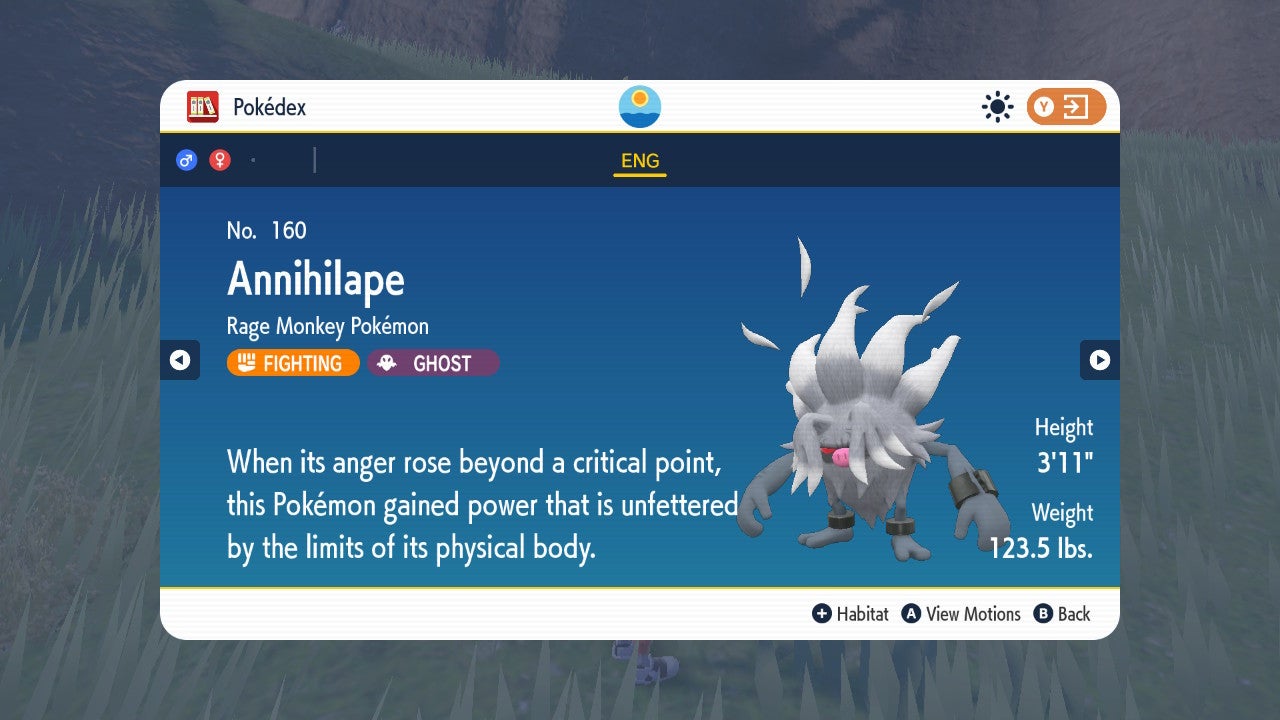Go to the previous Pokédex entry arrow
The image size is (1280, 720).
tap(180, 360)
